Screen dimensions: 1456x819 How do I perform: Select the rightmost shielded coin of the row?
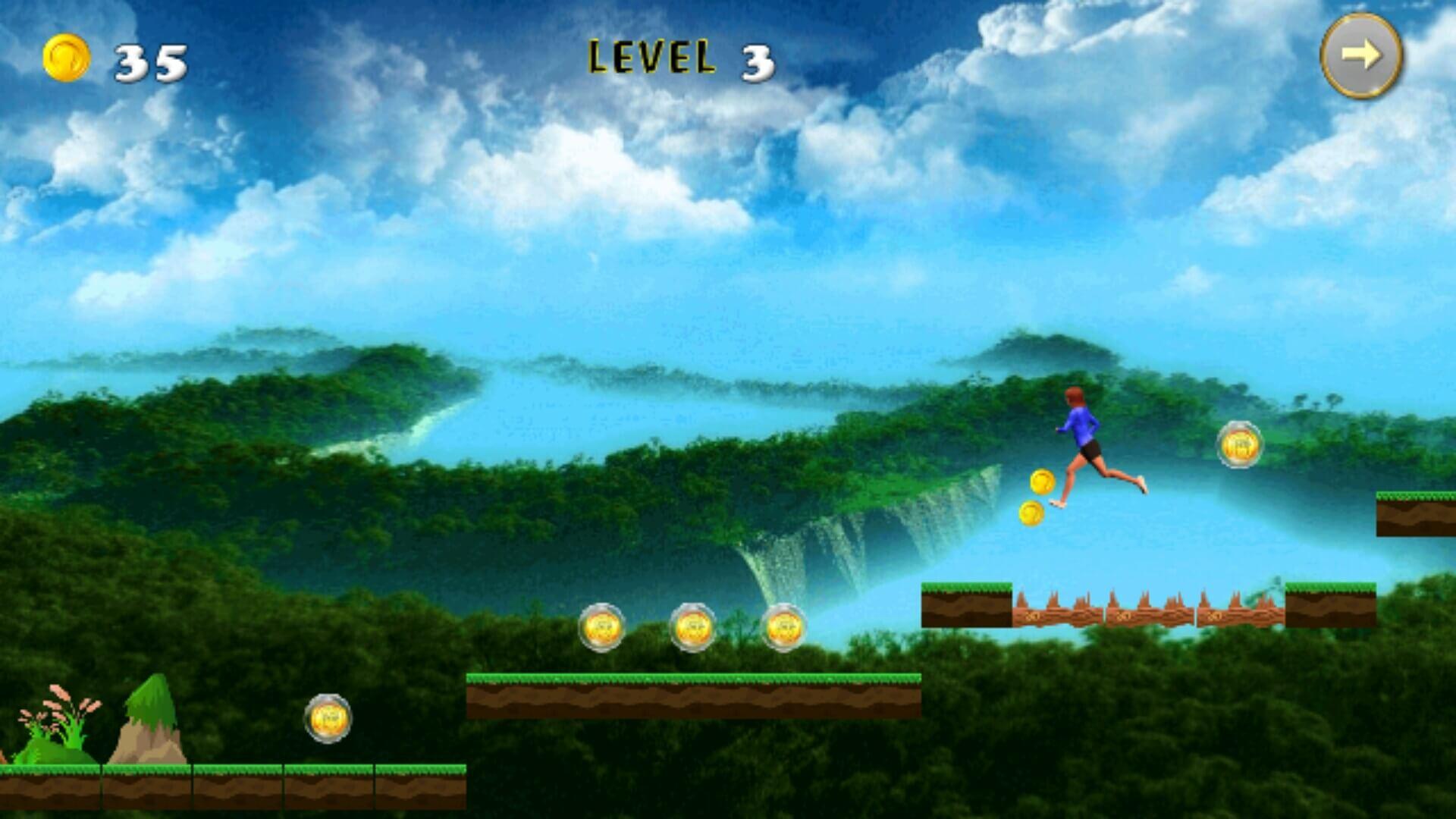click(787, 628)
